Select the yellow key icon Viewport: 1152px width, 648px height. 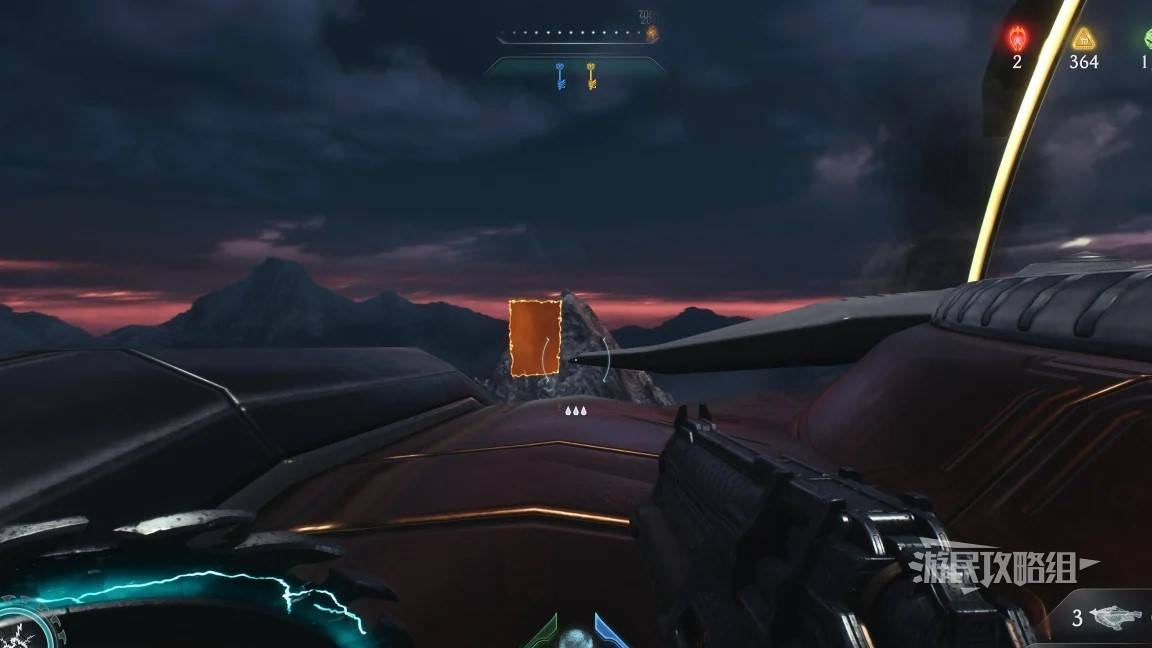pos(591,75)
